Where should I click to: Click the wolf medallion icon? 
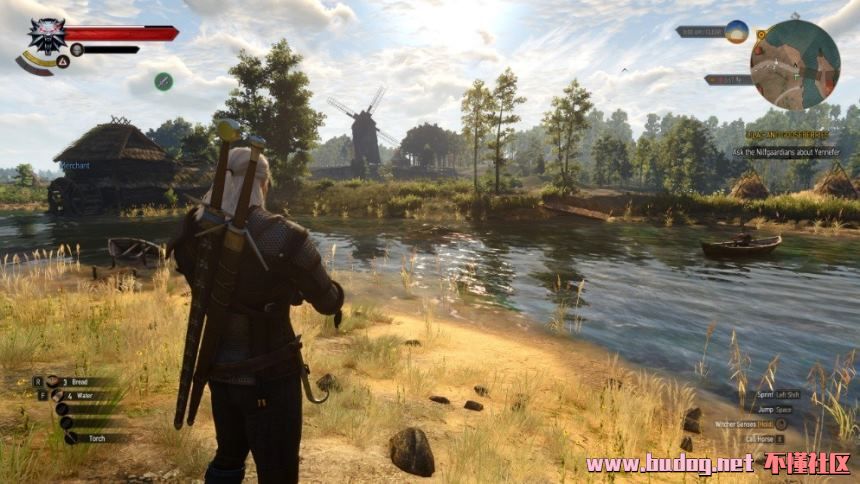tap(46, 35)
